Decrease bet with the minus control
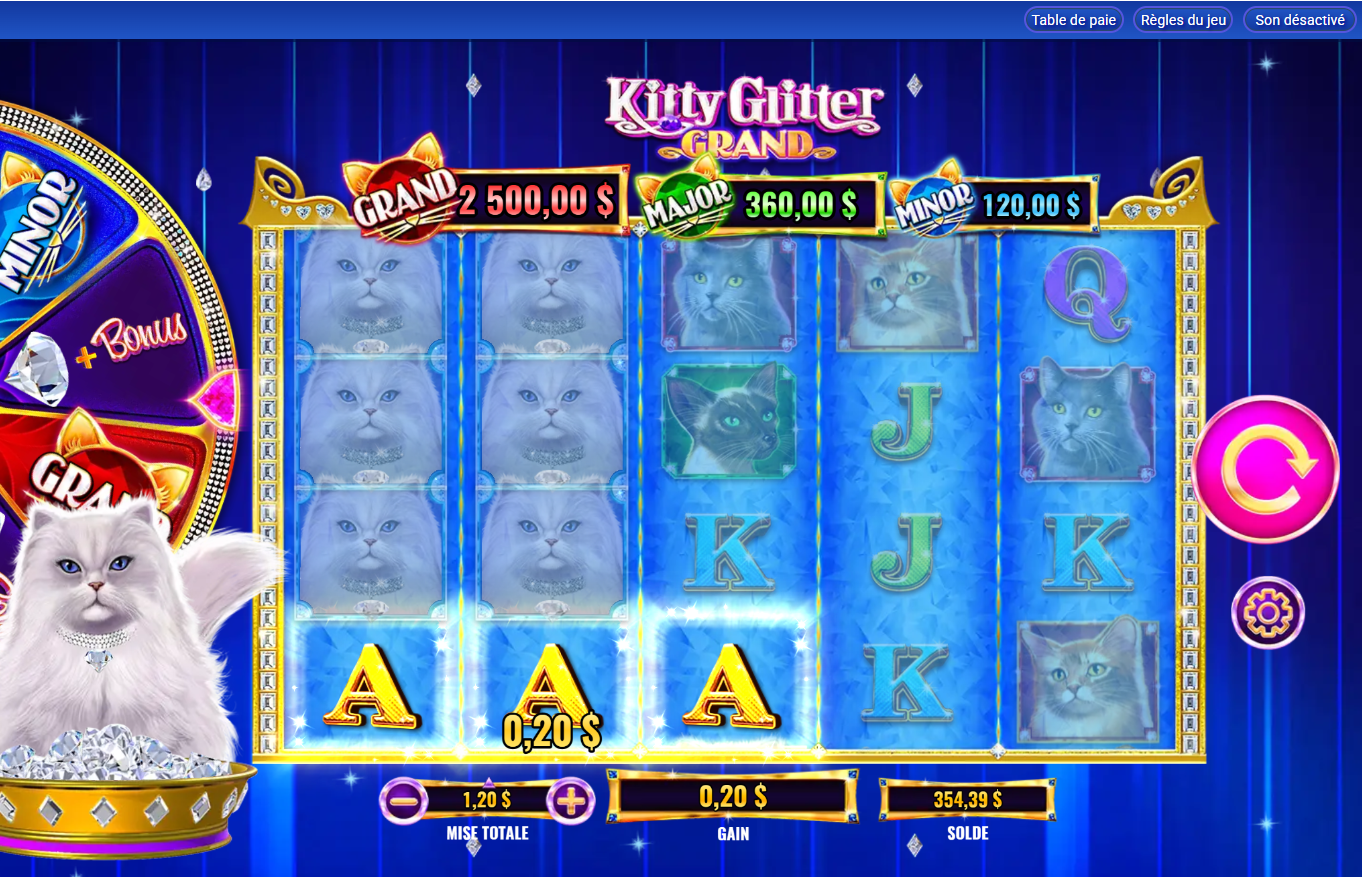Screen dimensions: 1362x877 (405, 800)
